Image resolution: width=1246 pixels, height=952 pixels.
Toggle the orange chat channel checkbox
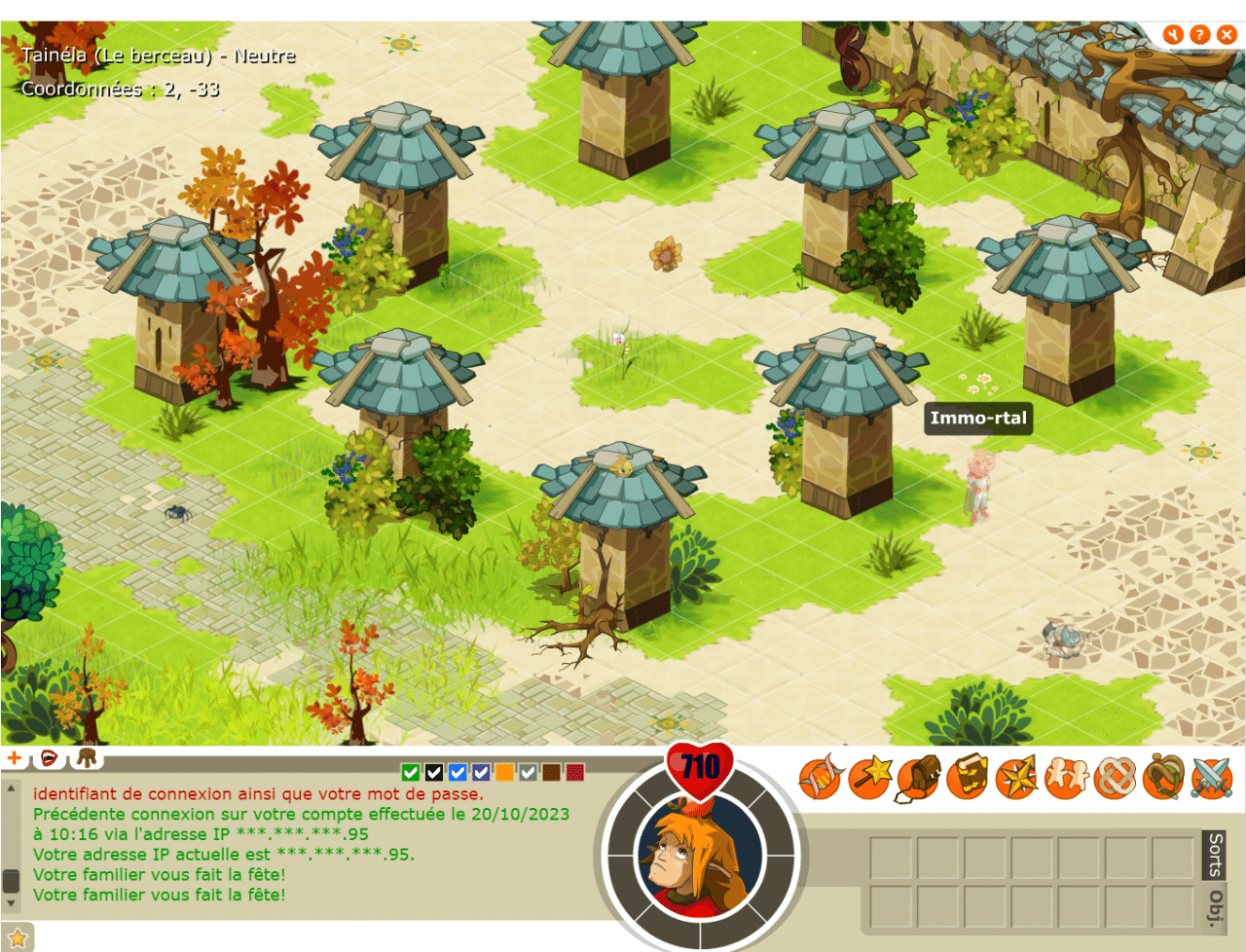pyautogui.click(x=505, y=773)
